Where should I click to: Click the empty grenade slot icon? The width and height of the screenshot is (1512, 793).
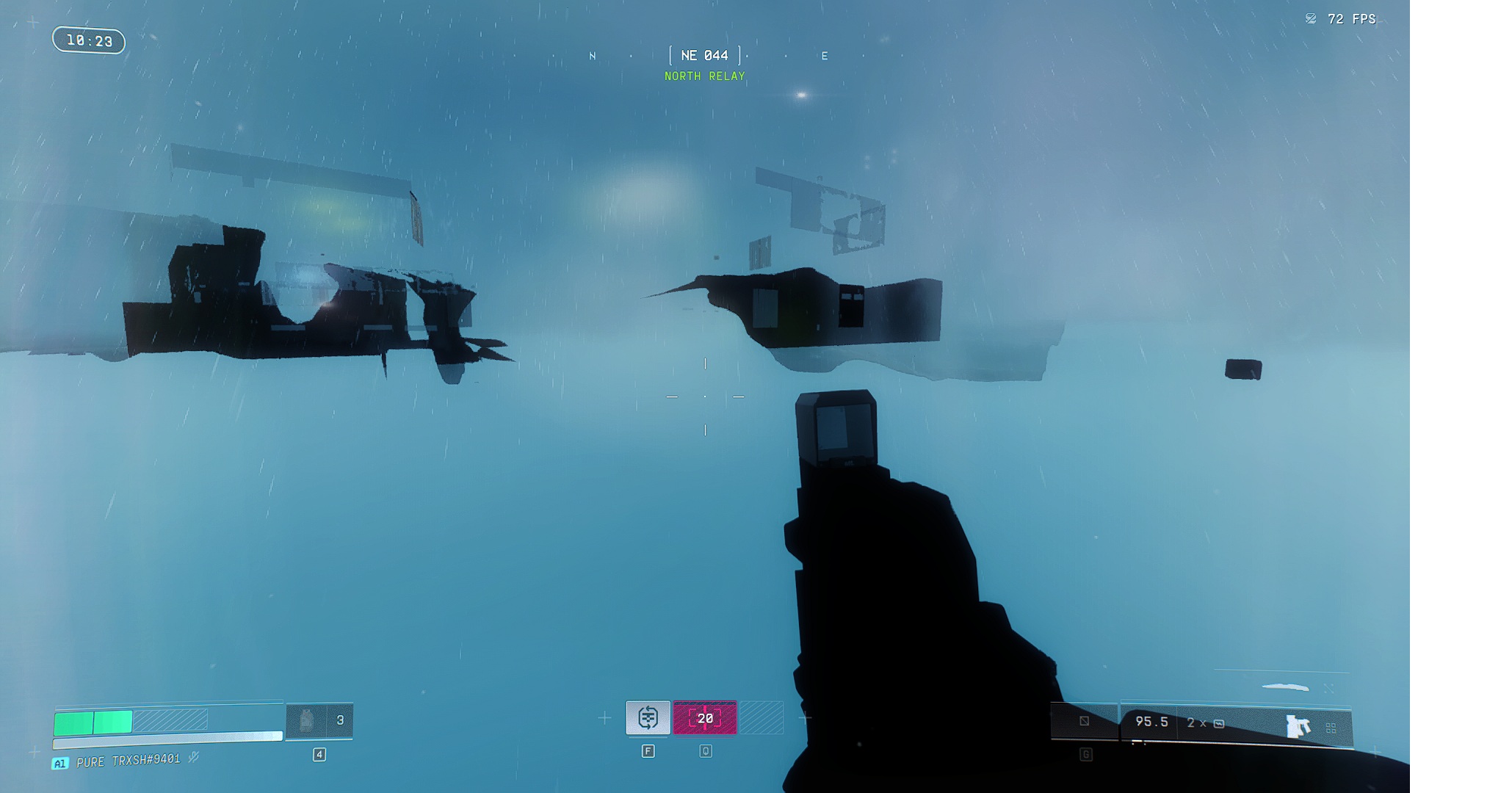[x=1084, y=721]
